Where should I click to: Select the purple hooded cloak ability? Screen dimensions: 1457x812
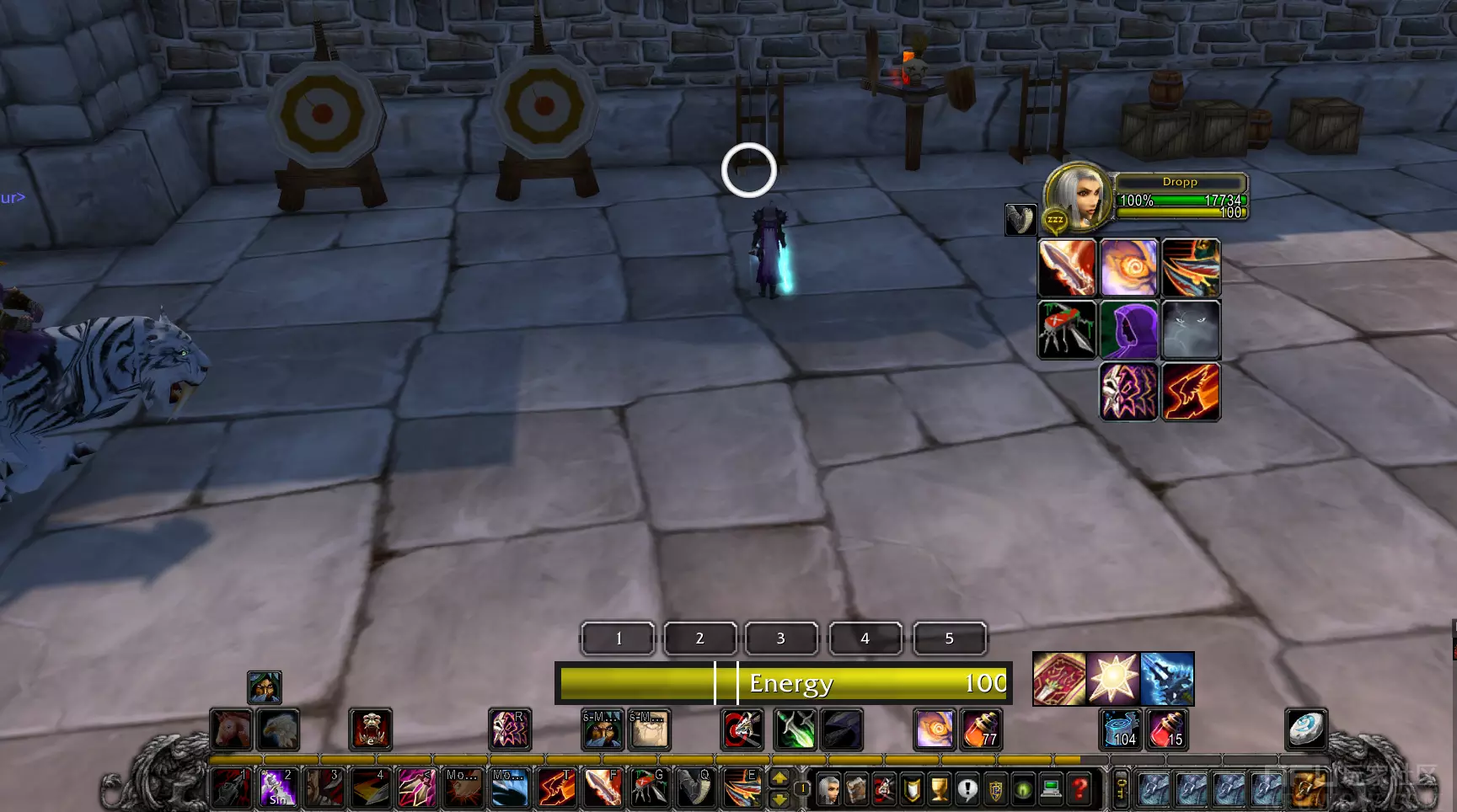coord(1128,329)
